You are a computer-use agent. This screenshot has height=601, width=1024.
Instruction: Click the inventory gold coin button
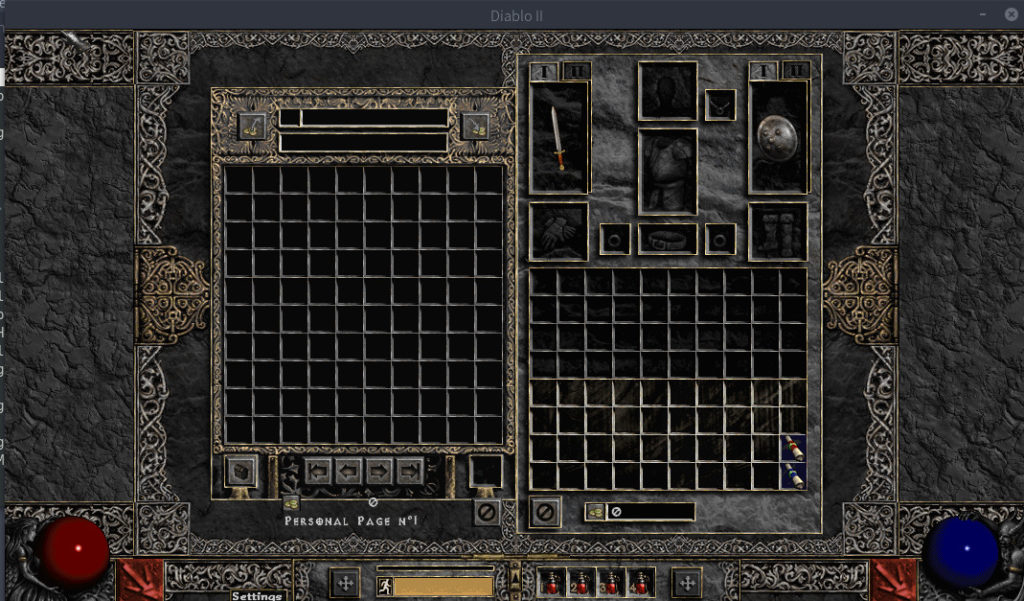595,512
